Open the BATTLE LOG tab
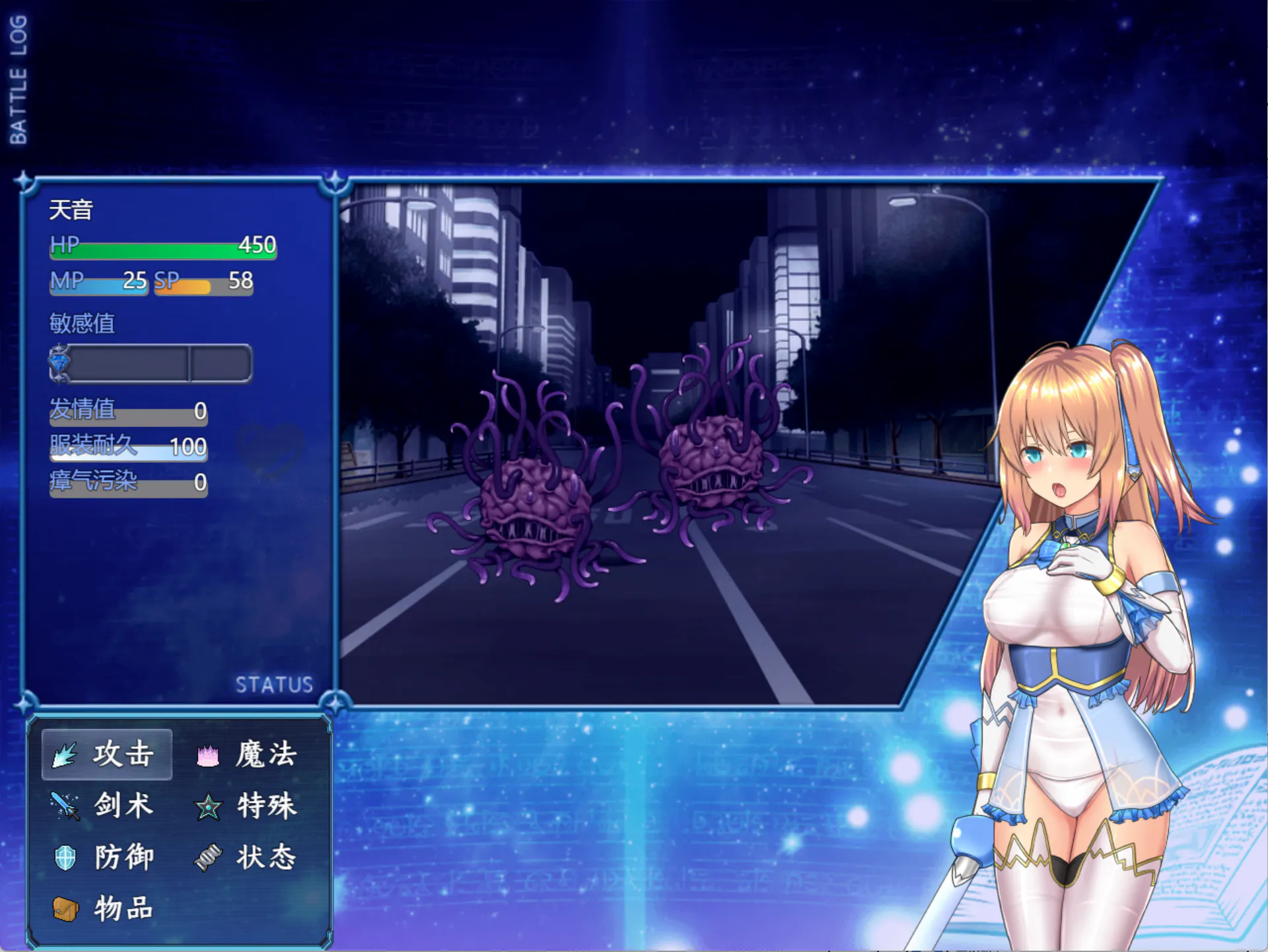 point(18,79)
